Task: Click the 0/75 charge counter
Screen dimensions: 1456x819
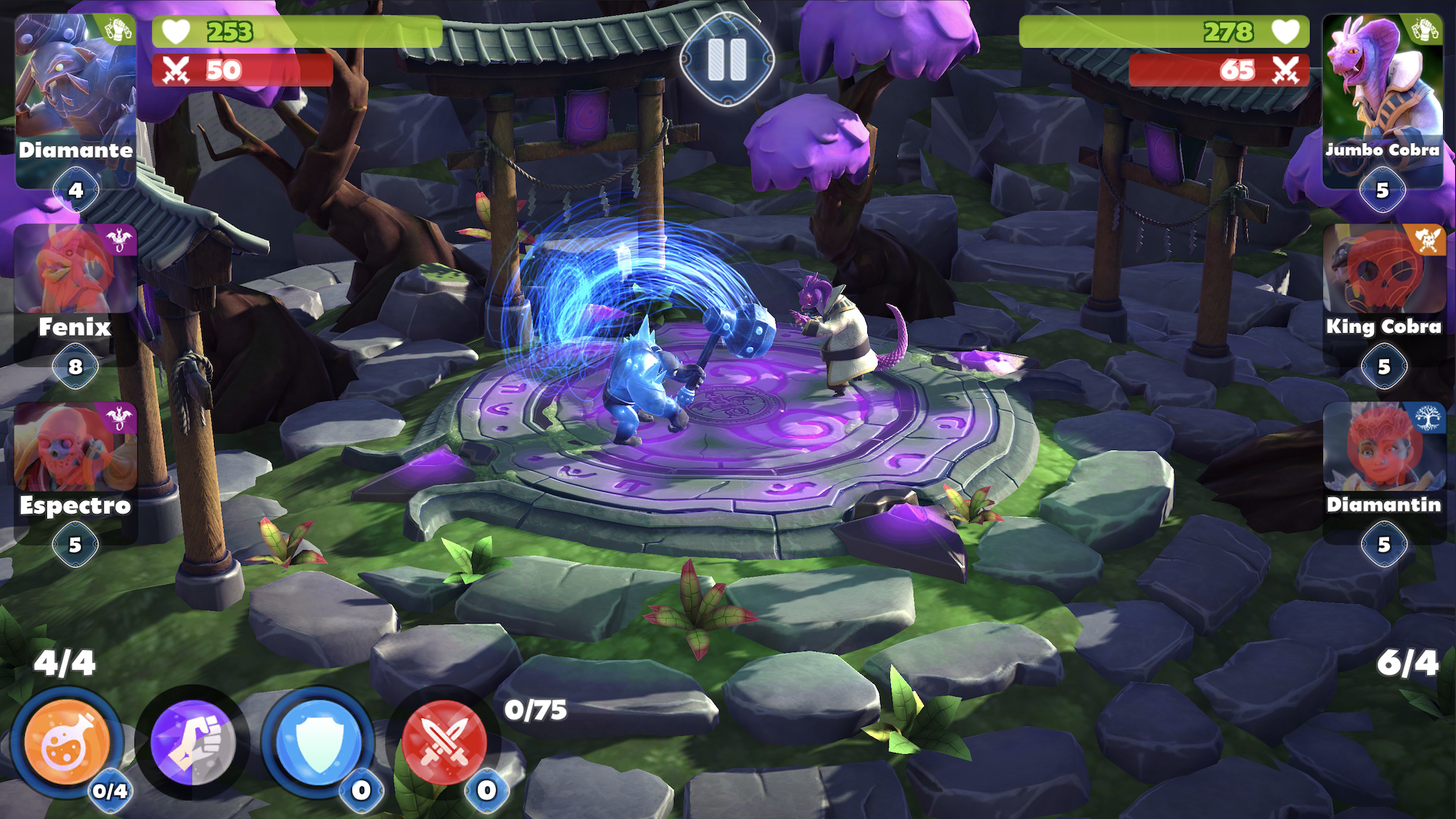Action: (x=535, y=709)
